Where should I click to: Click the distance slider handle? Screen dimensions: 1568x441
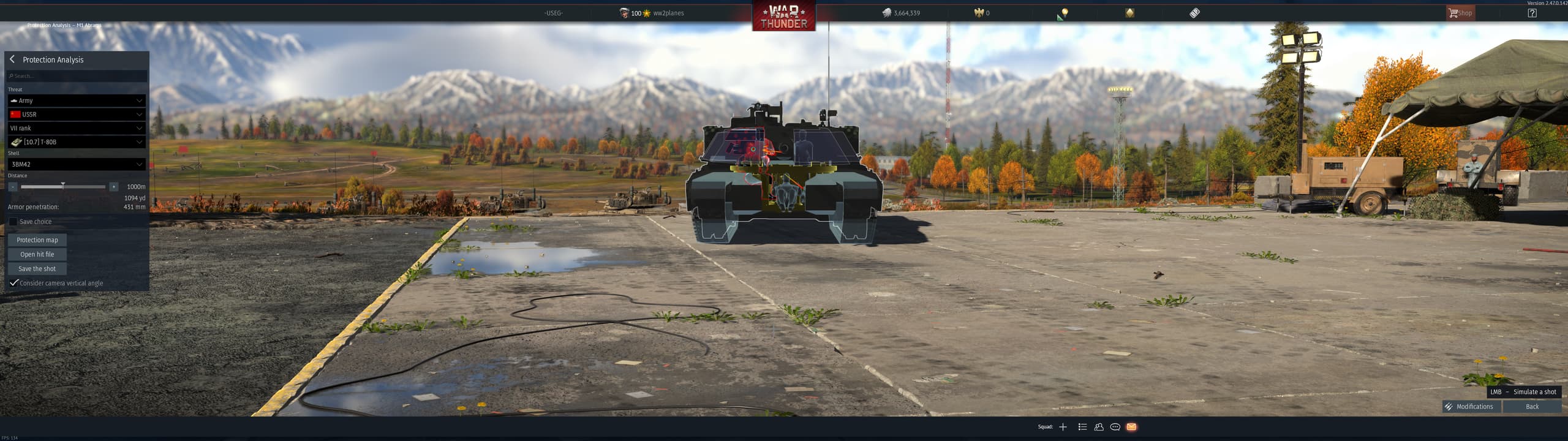[x=62, y=185]
